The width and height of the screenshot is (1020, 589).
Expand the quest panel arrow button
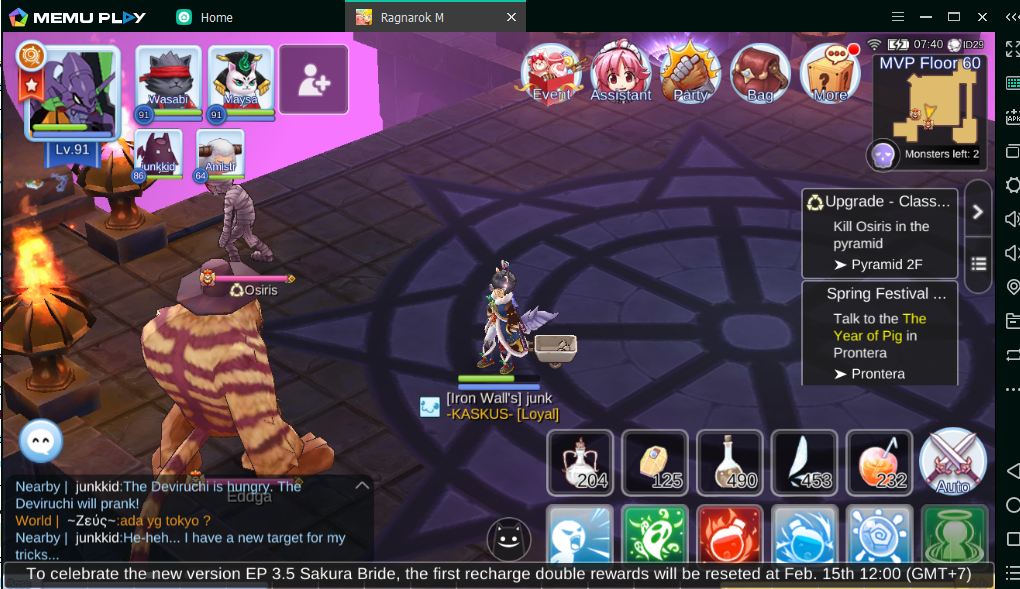(978, 211)
